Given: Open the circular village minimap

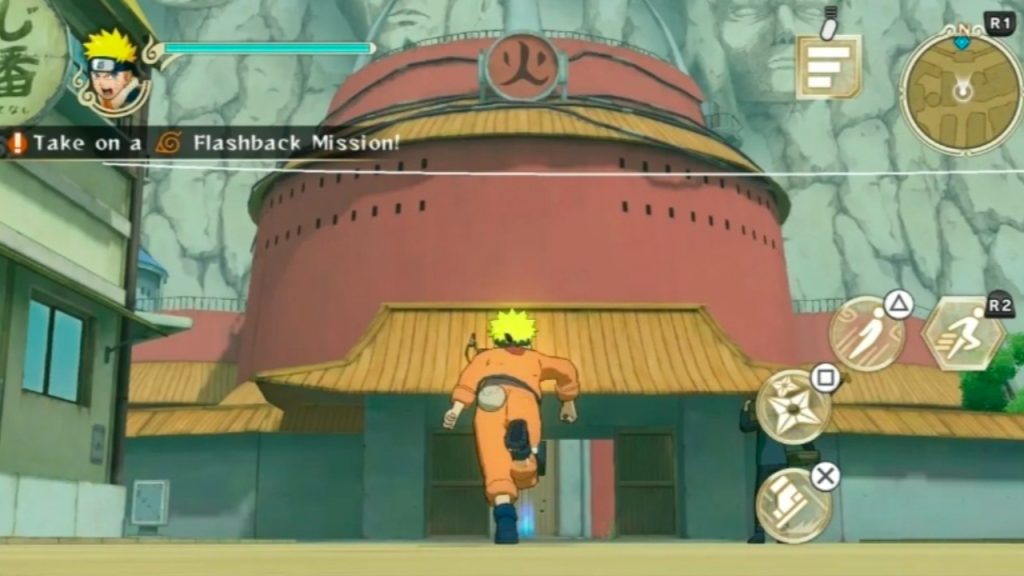Looking at the screenshot, I should (960, 90).
